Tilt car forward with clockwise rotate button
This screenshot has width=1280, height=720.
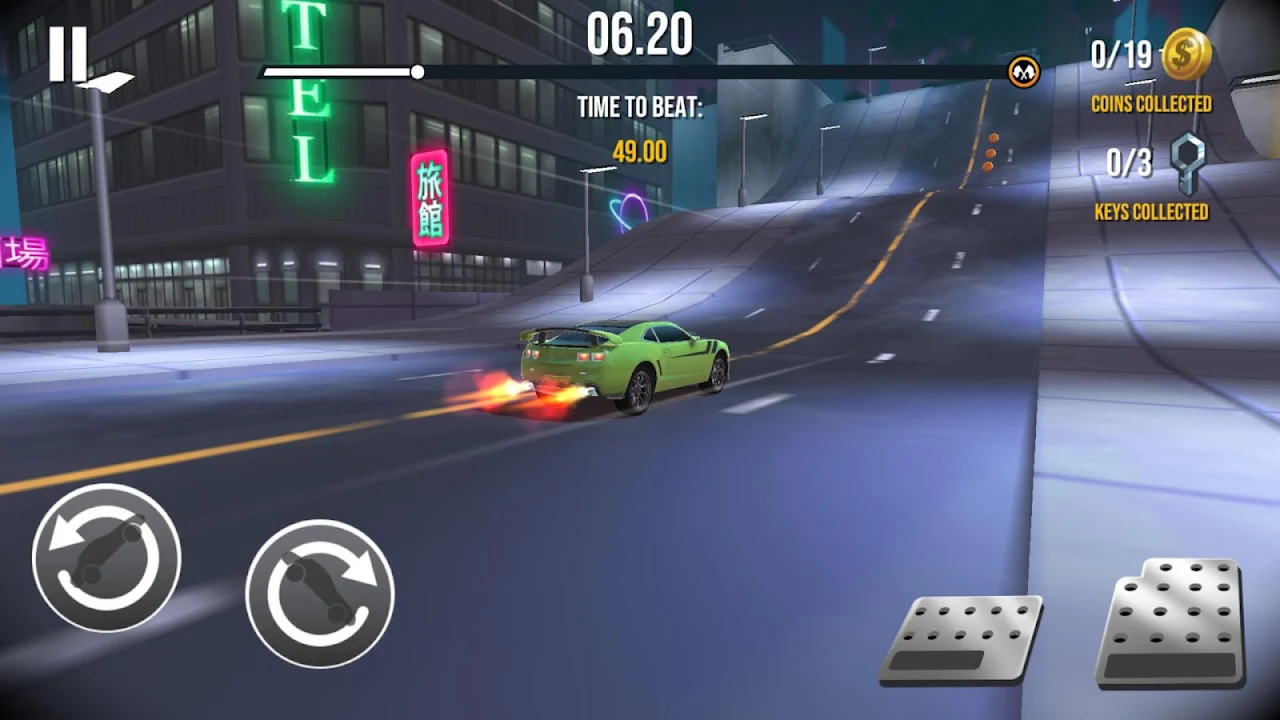320,594
